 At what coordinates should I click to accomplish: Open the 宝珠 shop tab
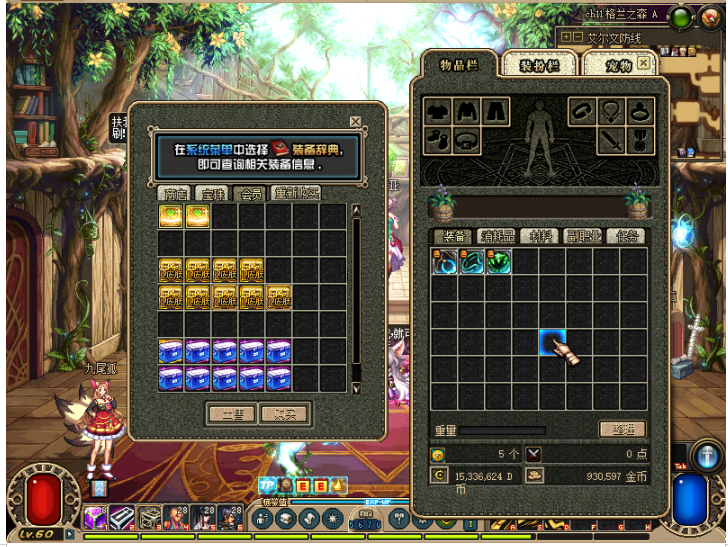(x=212, y=194)
